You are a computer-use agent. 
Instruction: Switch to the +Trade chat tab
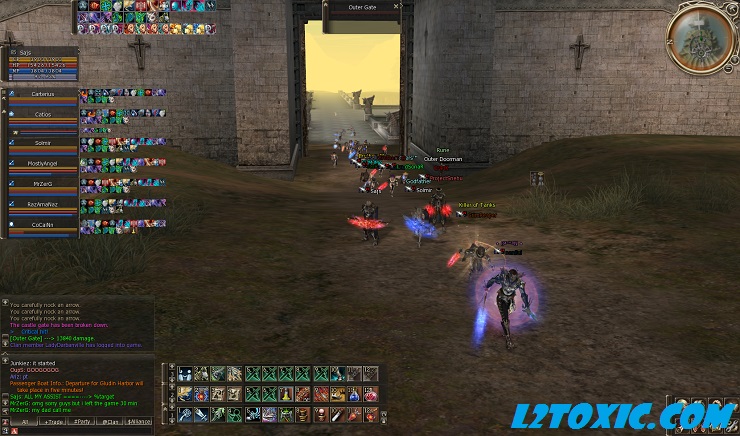[53, 422]
